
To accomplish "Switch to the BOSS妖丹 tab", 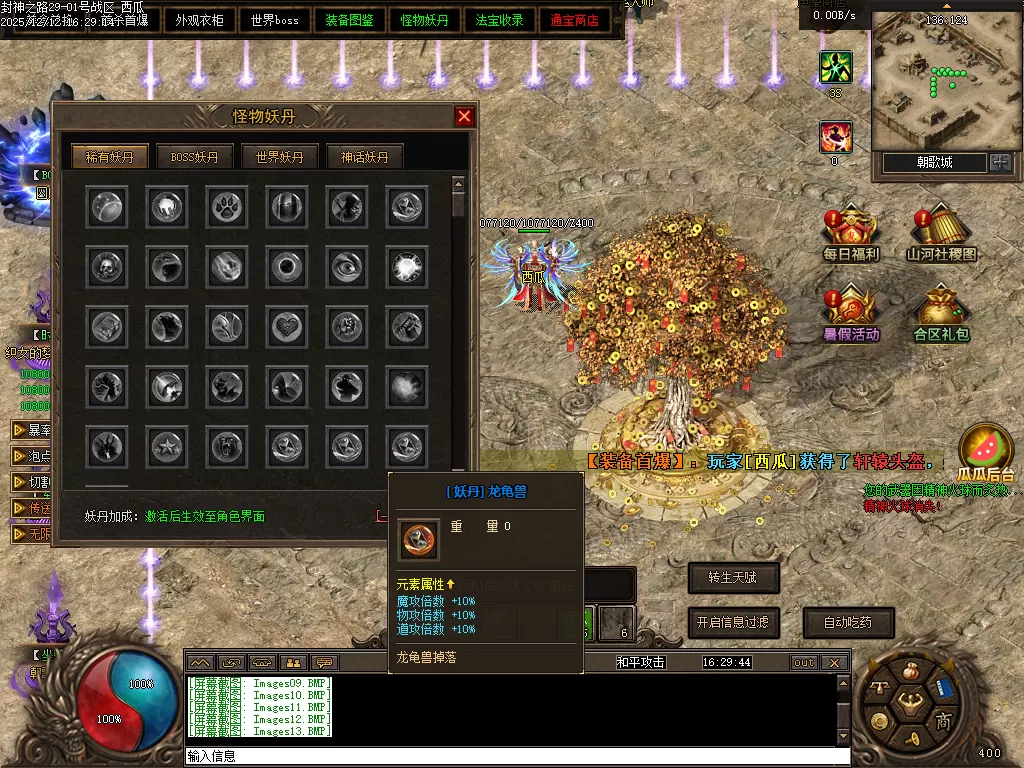I will [x=194, y=157].
